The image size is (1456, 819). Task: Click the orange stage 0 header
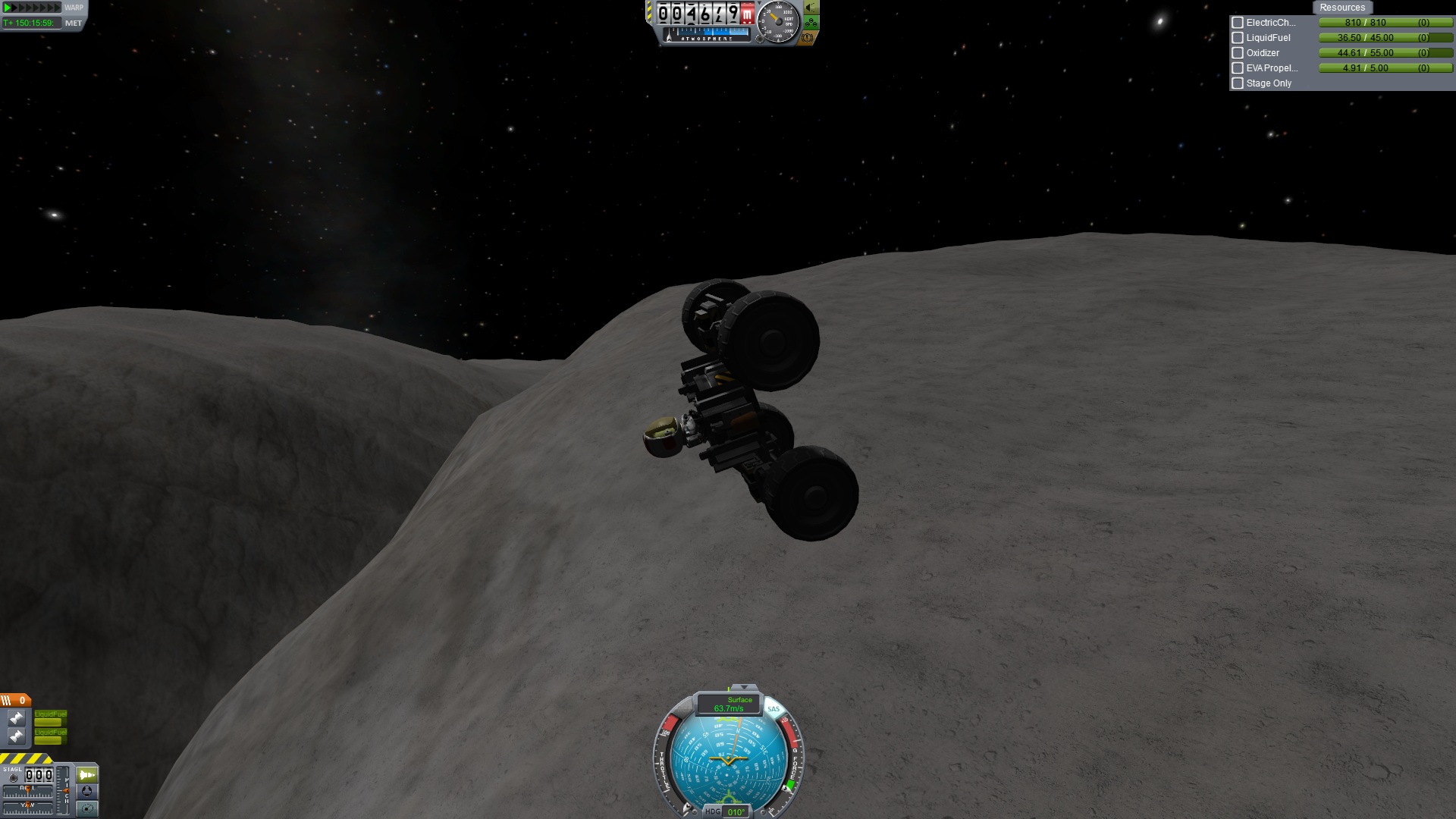[x=15, y=700]
